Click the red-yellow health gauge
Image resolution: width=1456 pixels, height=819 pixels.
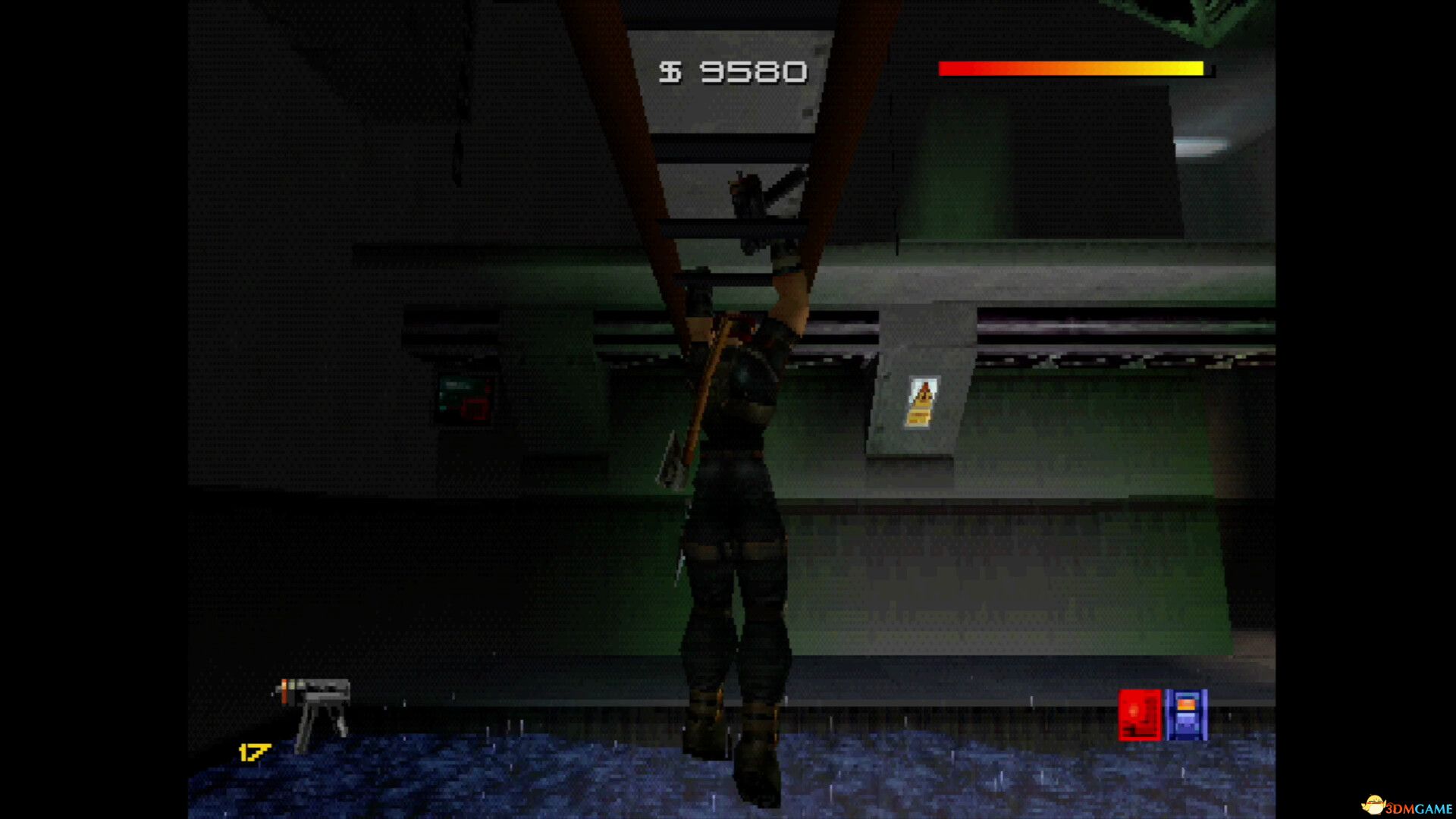tap(1073, 68)
